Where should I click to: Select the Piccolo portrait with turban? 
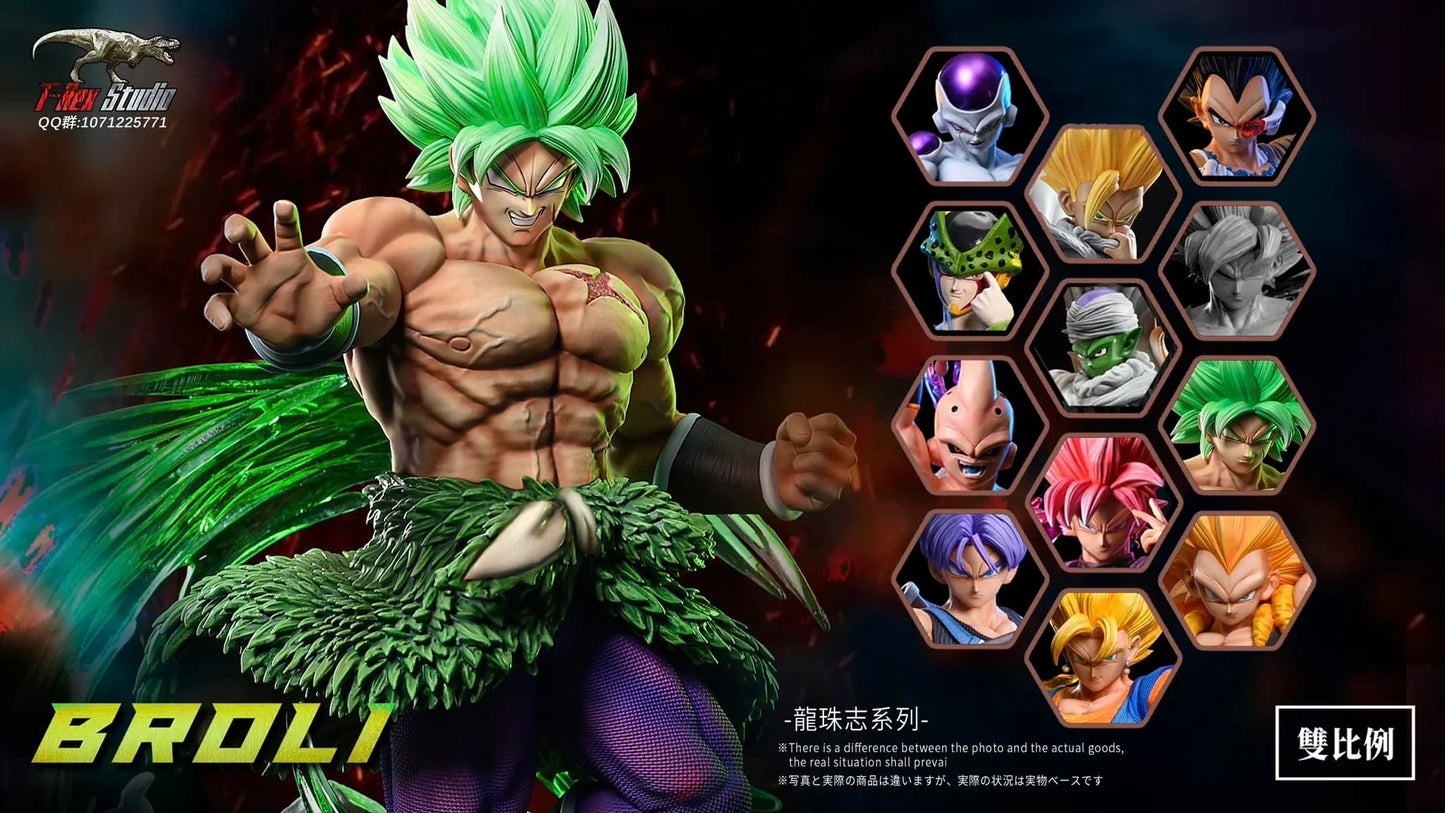click(1103, 348)
